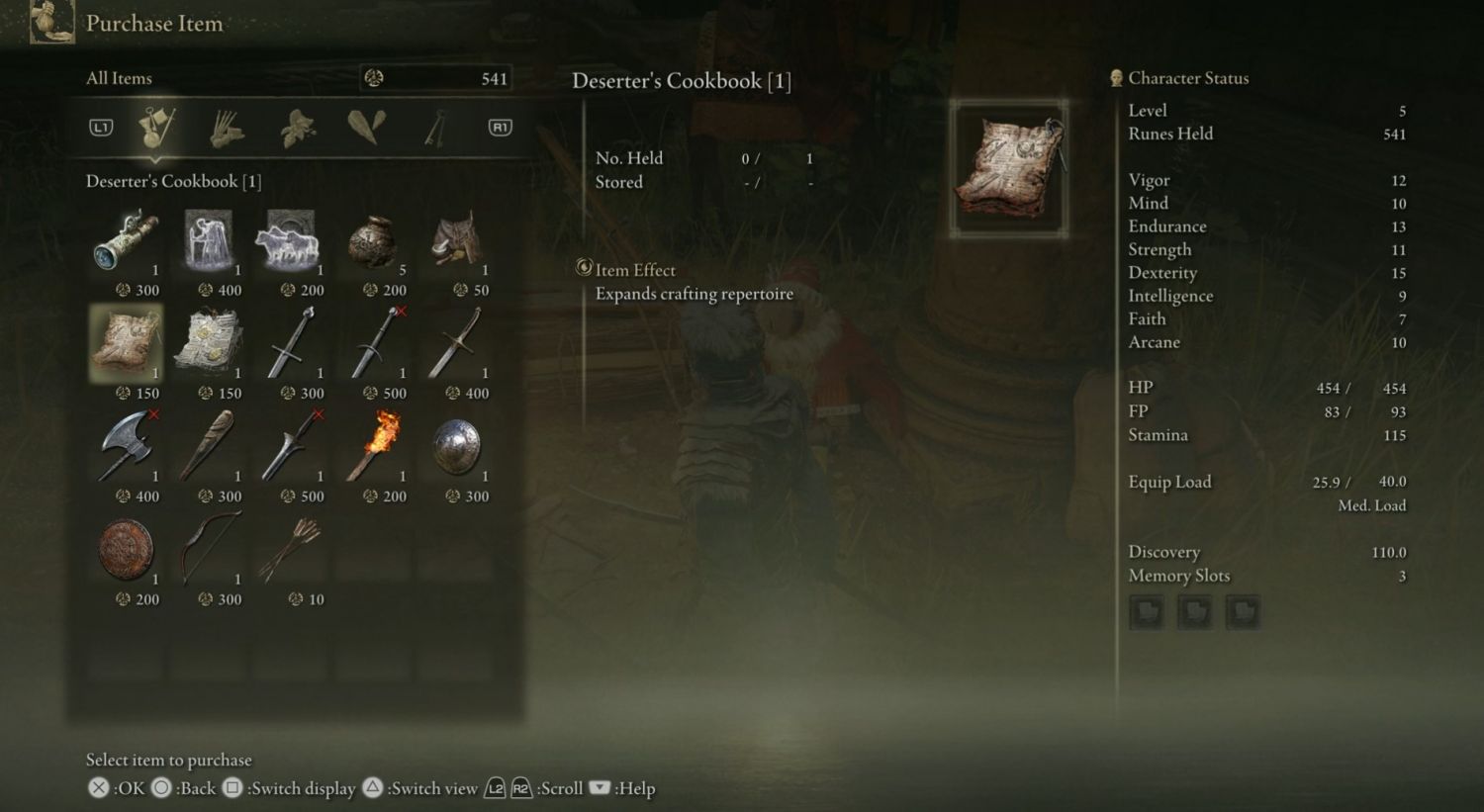The image size is (1484, 812).
Task: Open the keys category tab
Action: (435, 128)
